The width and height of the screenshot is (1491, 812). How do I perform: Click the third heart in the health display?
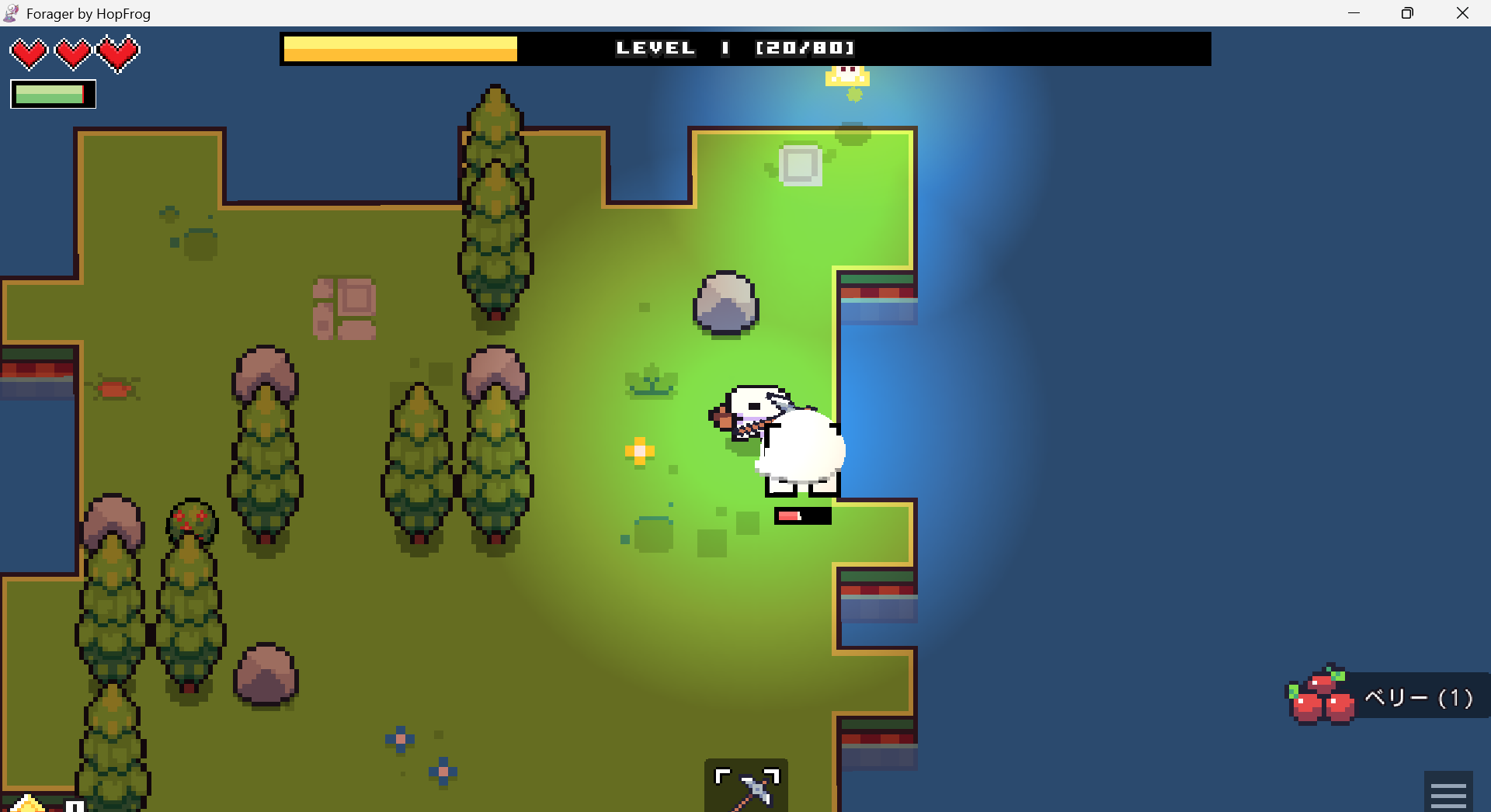pyautogui.click(x=118, y=53)
